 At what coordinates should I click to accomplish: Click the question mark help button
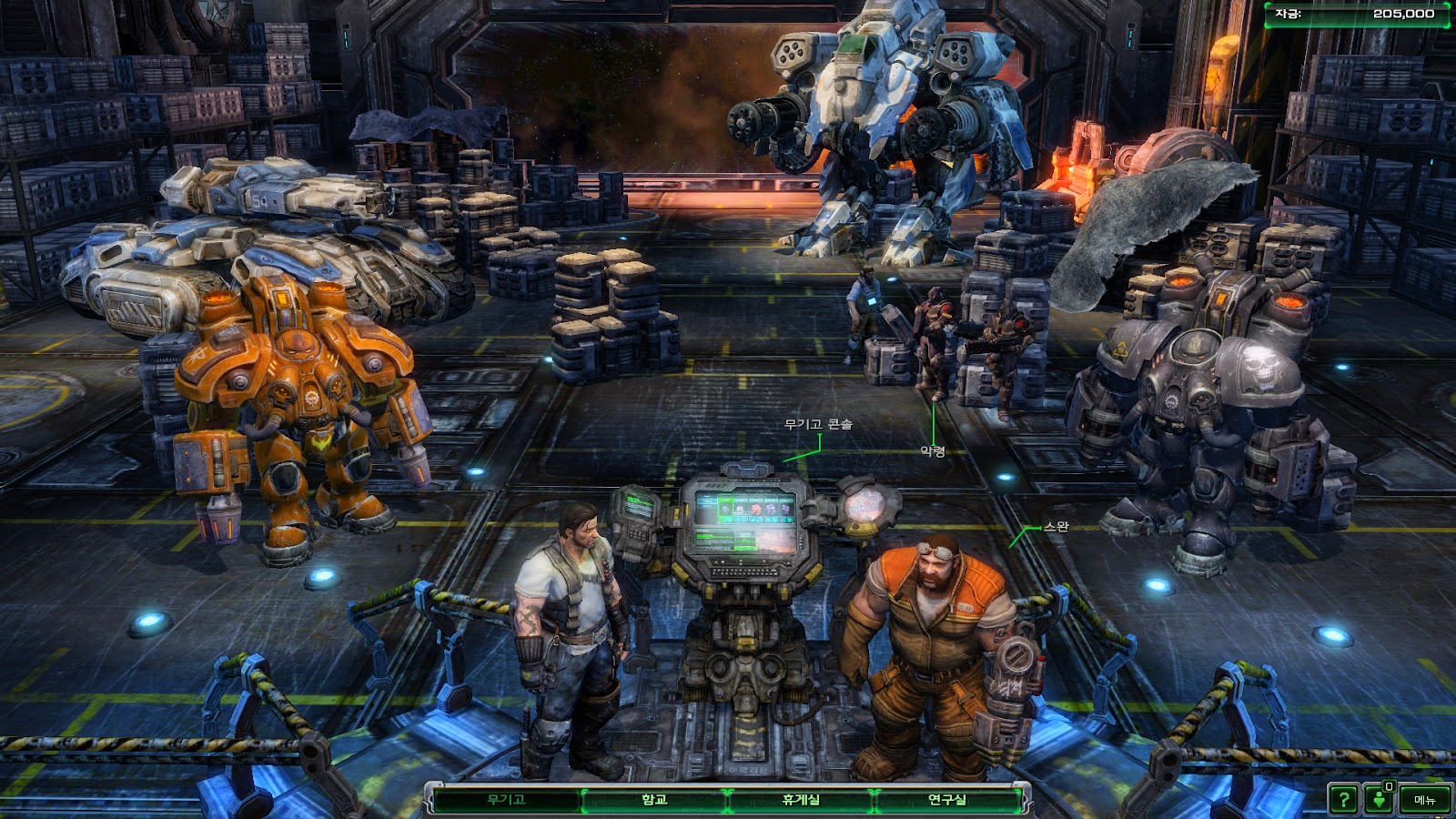[1342, 800]
